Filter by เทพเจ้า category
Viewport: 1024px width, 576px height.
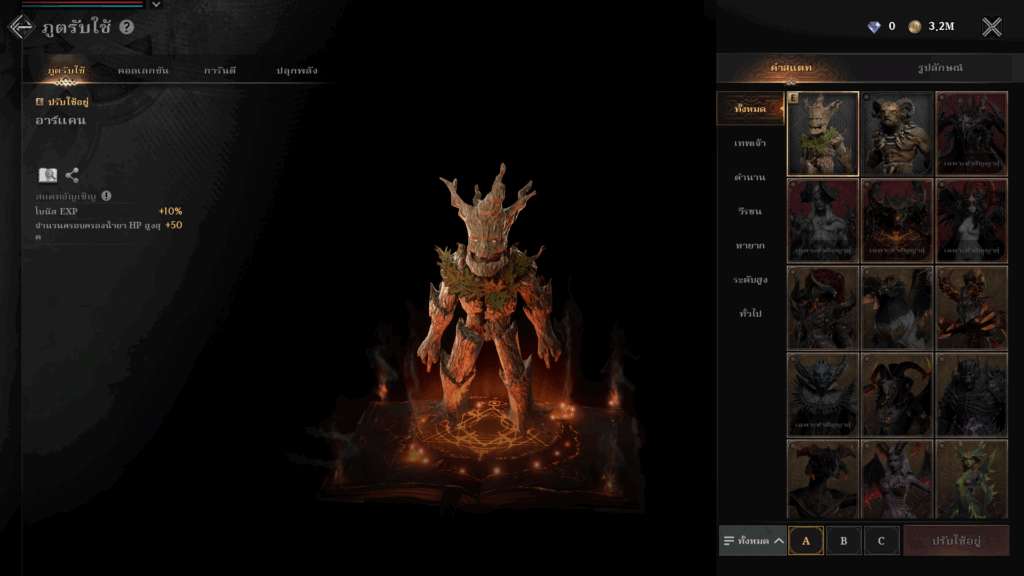pos(749,143)
